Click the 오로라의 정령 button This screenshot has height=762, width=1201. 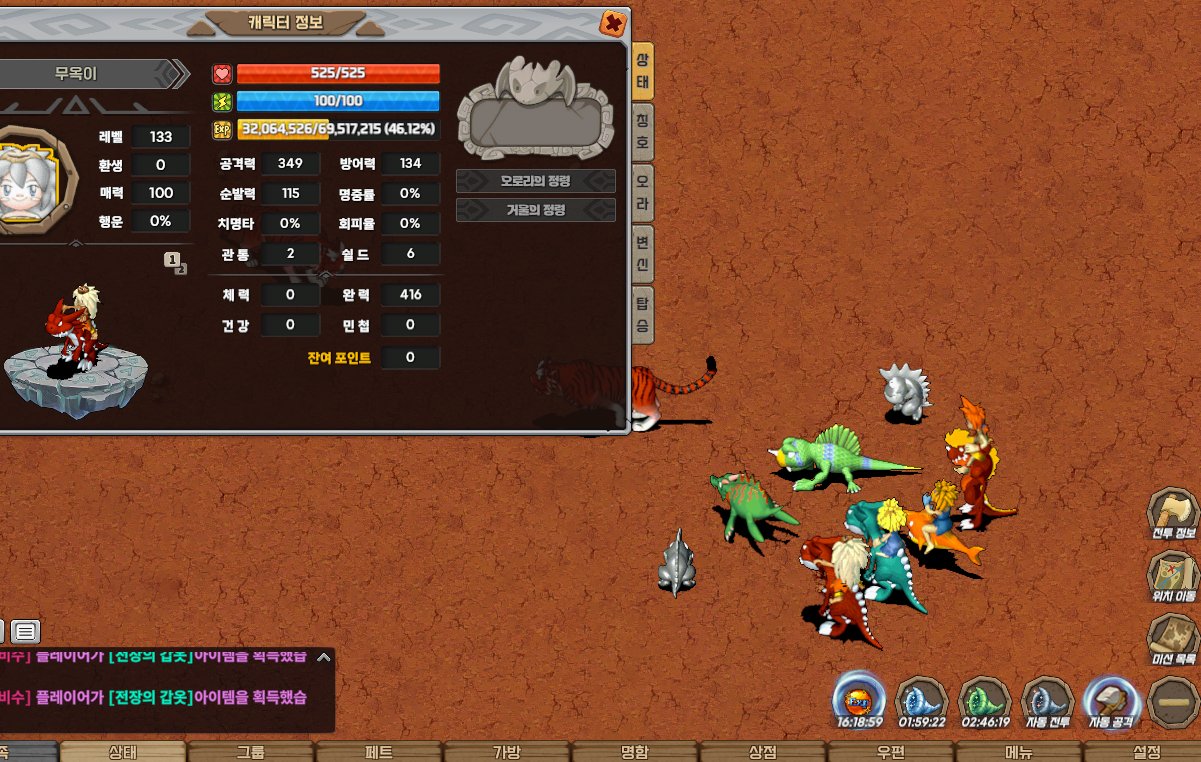(535, 181)
